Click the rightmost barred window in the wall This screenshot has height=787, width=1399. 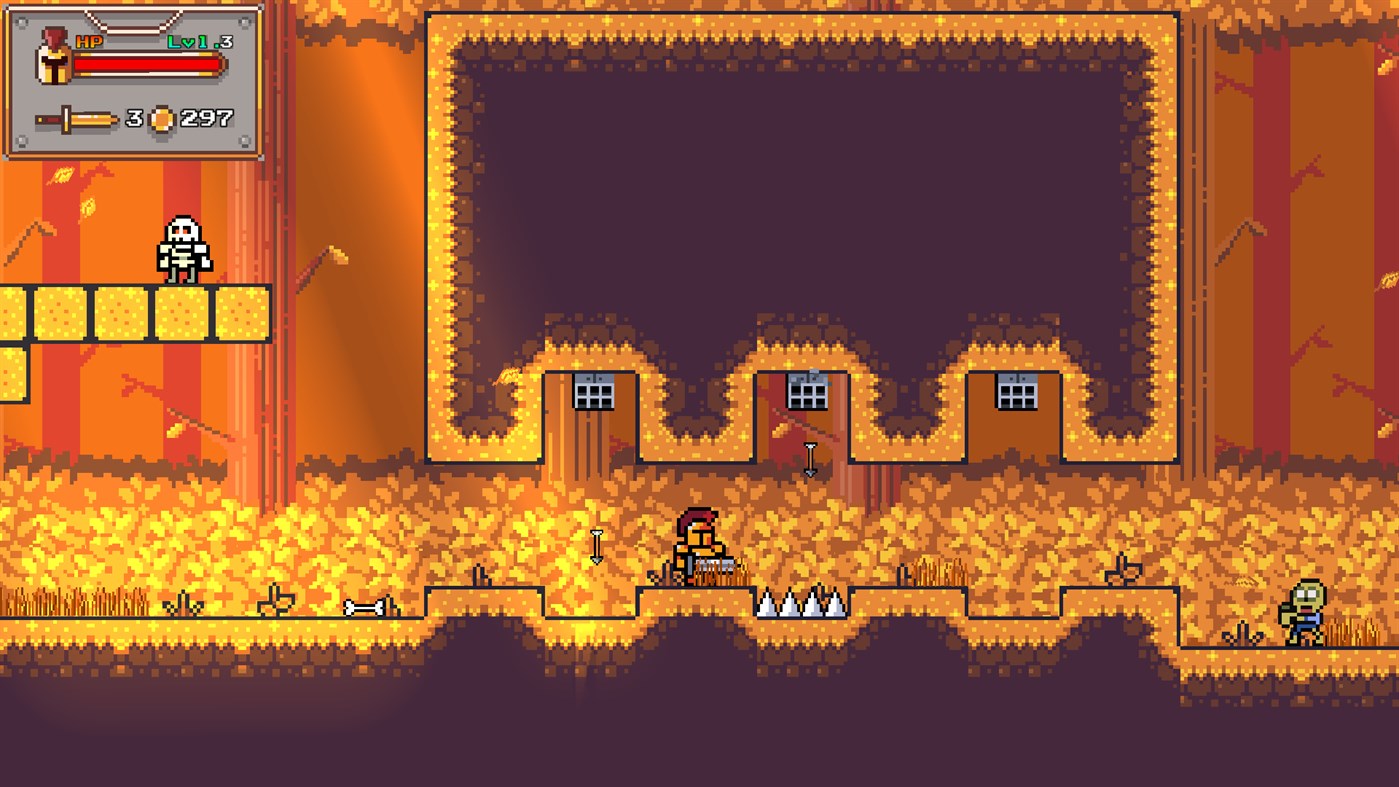coord(1020,393)
